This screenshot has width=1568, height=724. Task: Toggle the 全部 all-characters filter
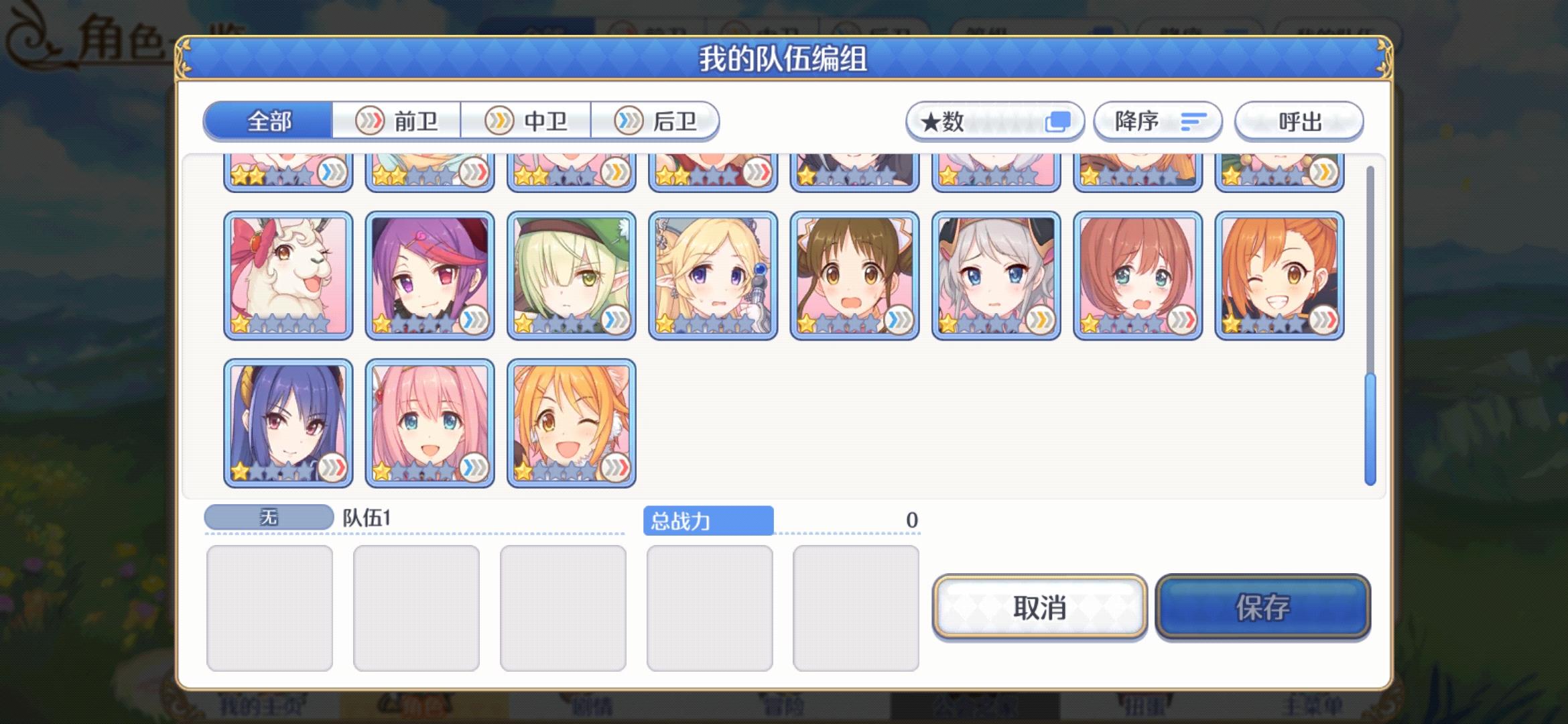tap(269, 121)
